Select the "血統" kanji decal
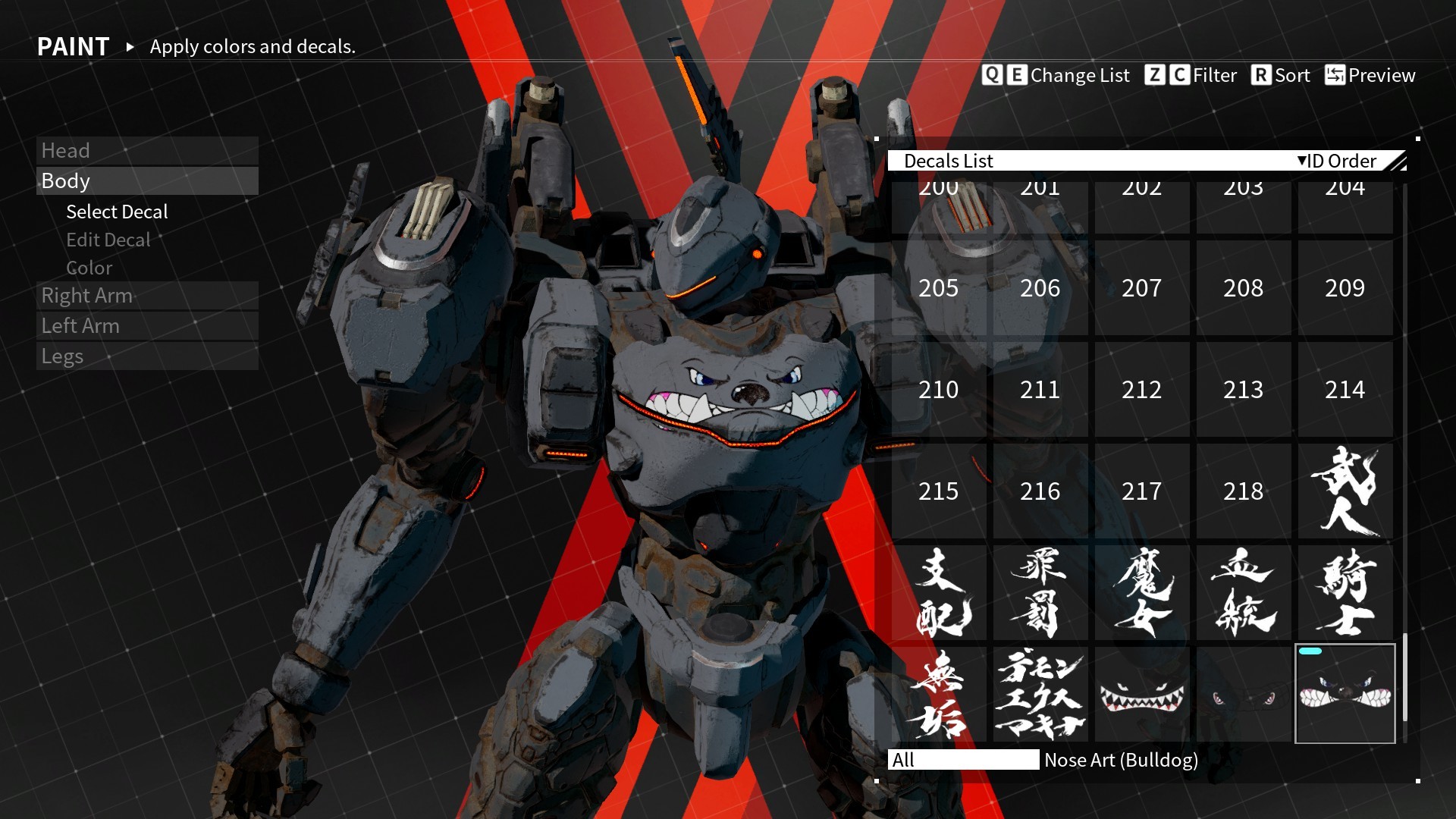The height and width of the screenshot is (819, 1456). point(1243,592)
